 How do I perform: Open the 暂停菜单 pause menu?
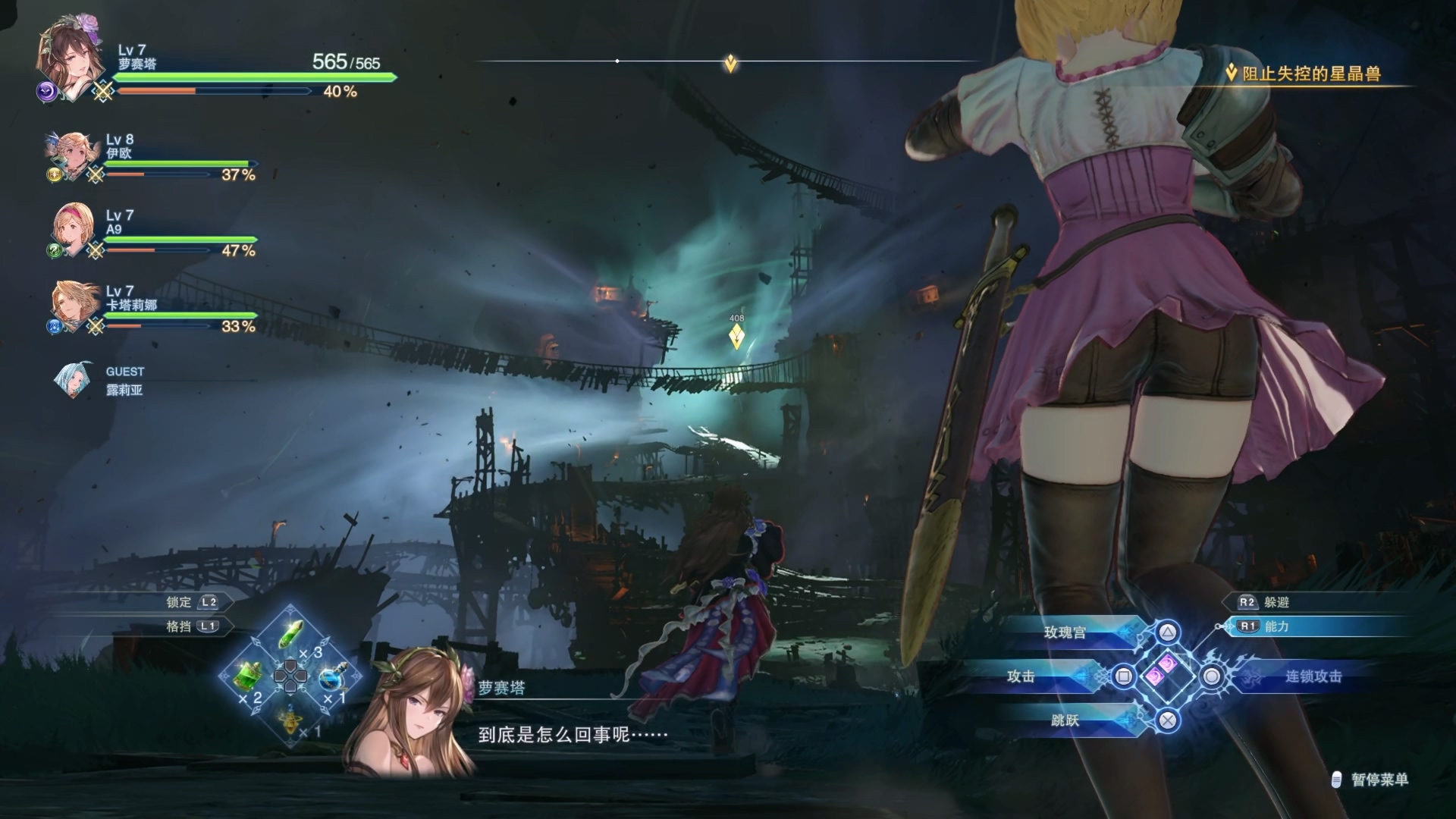1379,780
